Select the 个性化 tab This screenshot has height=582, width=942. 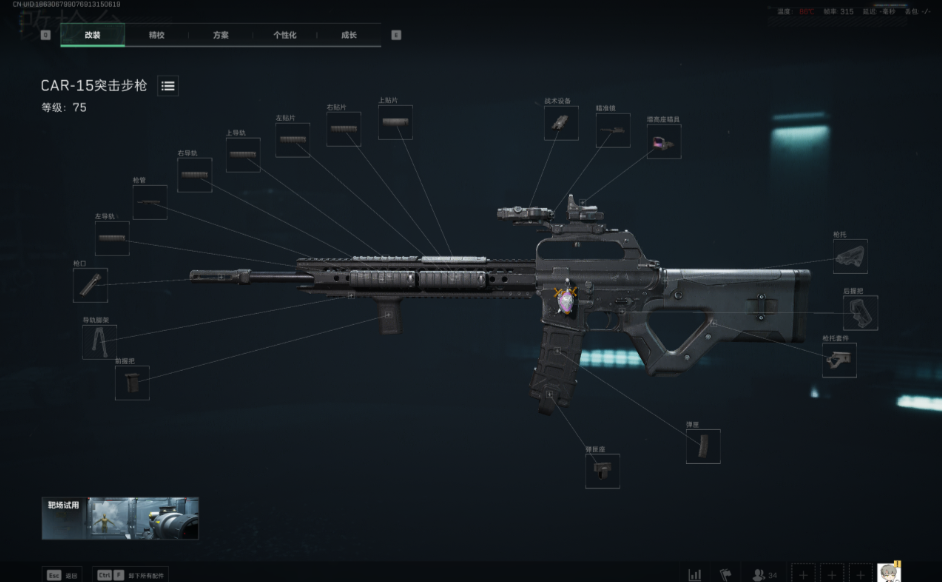(285, 35)
